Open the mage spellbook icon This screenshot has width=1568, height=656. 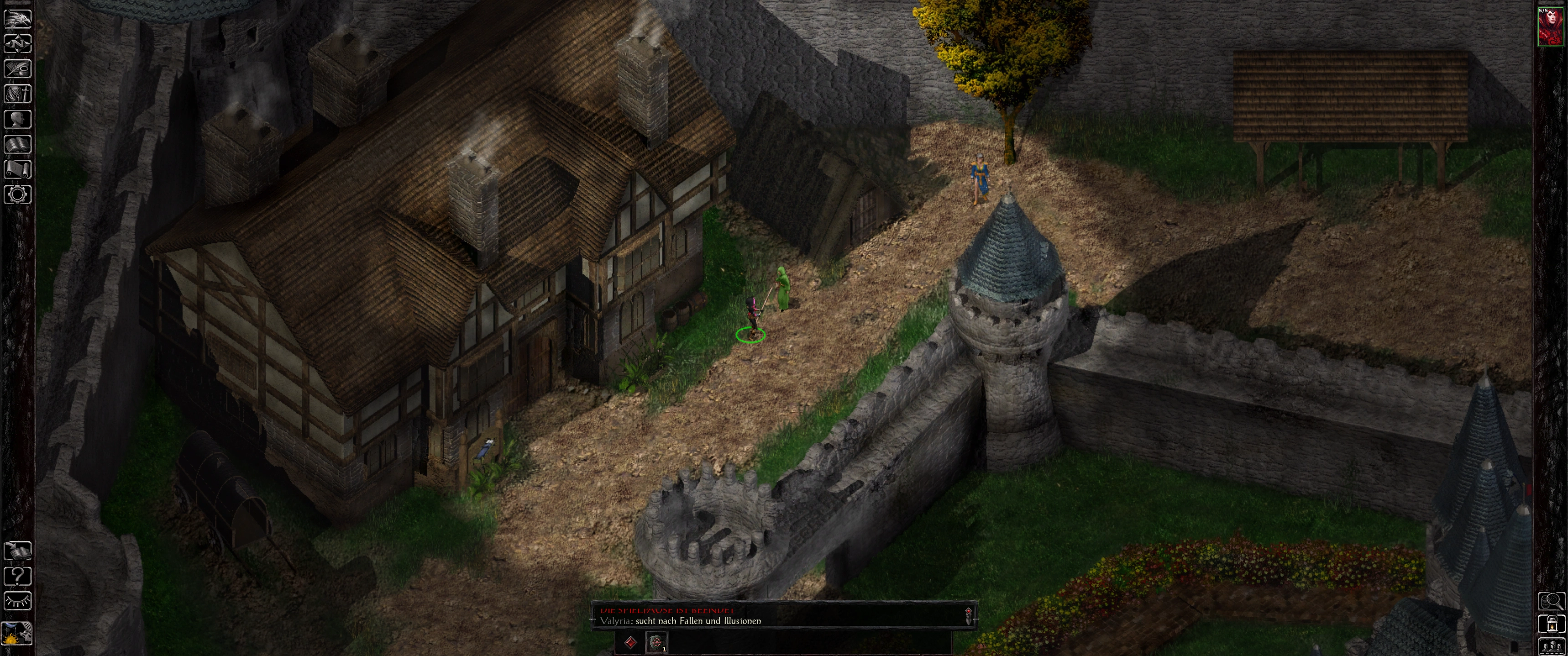[18, 144]
